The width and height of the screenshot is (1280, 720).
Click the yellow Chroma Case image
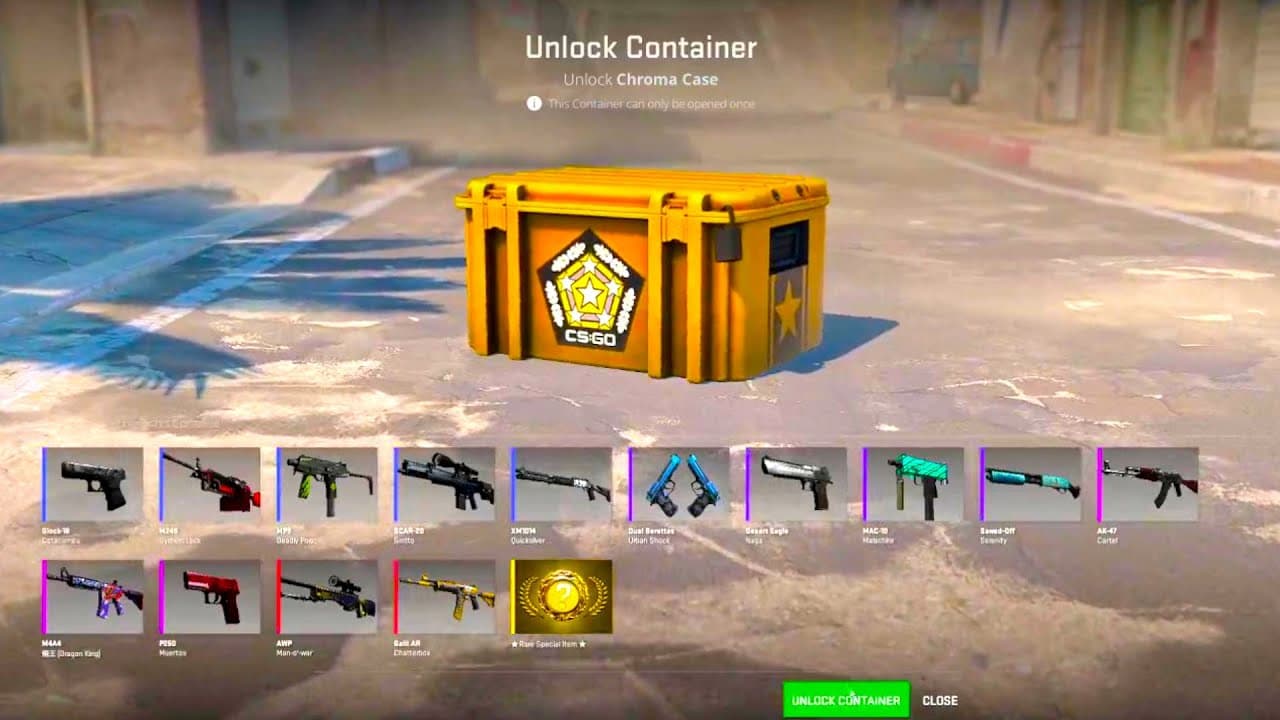point(640,280)
